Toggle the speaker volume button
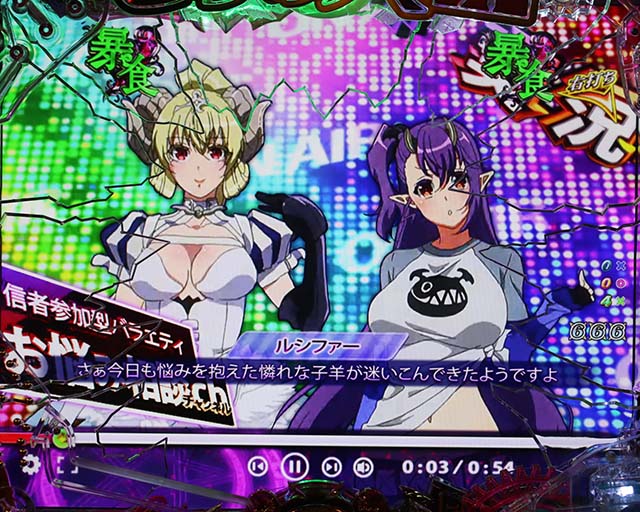This screenshot has width=640, height=512. (x=364, y=466)
